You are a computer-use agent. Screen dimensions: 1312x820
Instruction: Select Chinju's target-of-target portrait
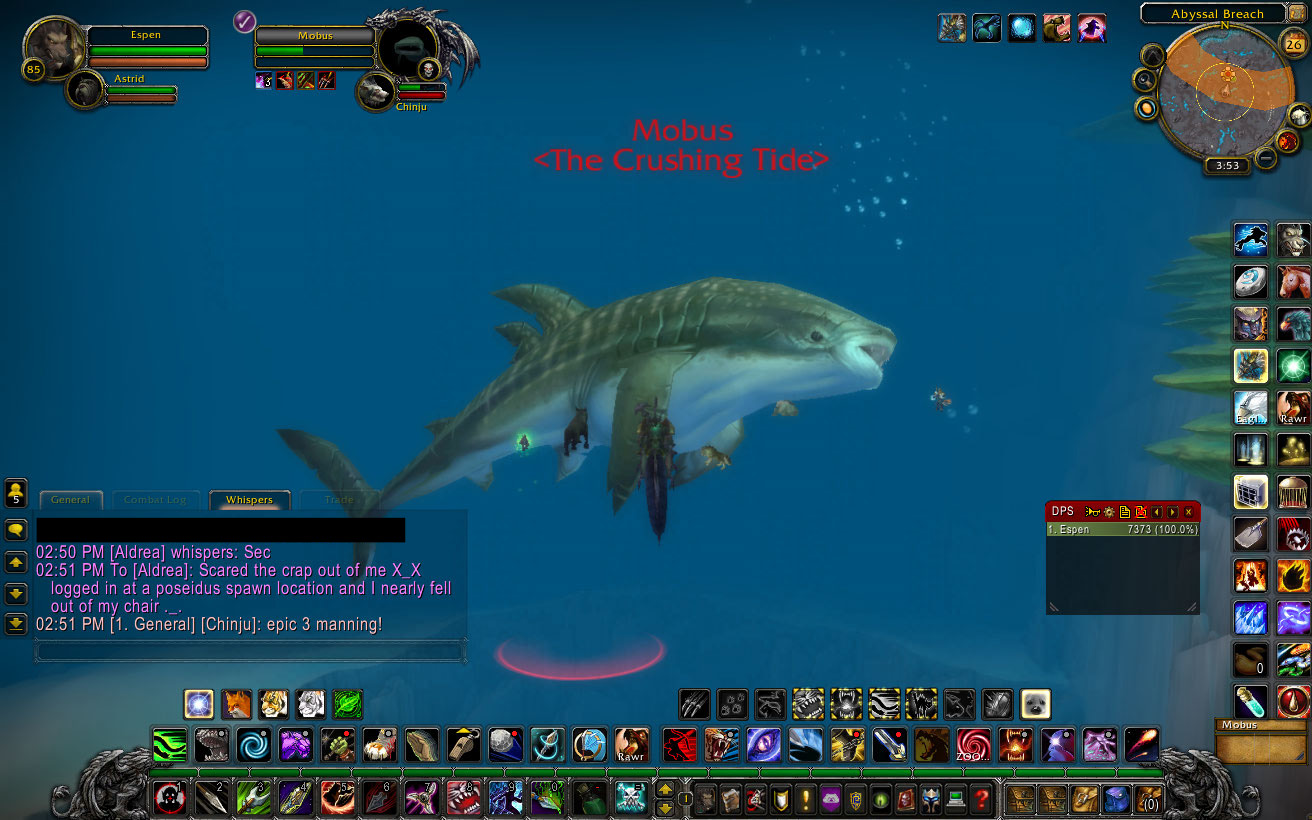tap(376, 92)
